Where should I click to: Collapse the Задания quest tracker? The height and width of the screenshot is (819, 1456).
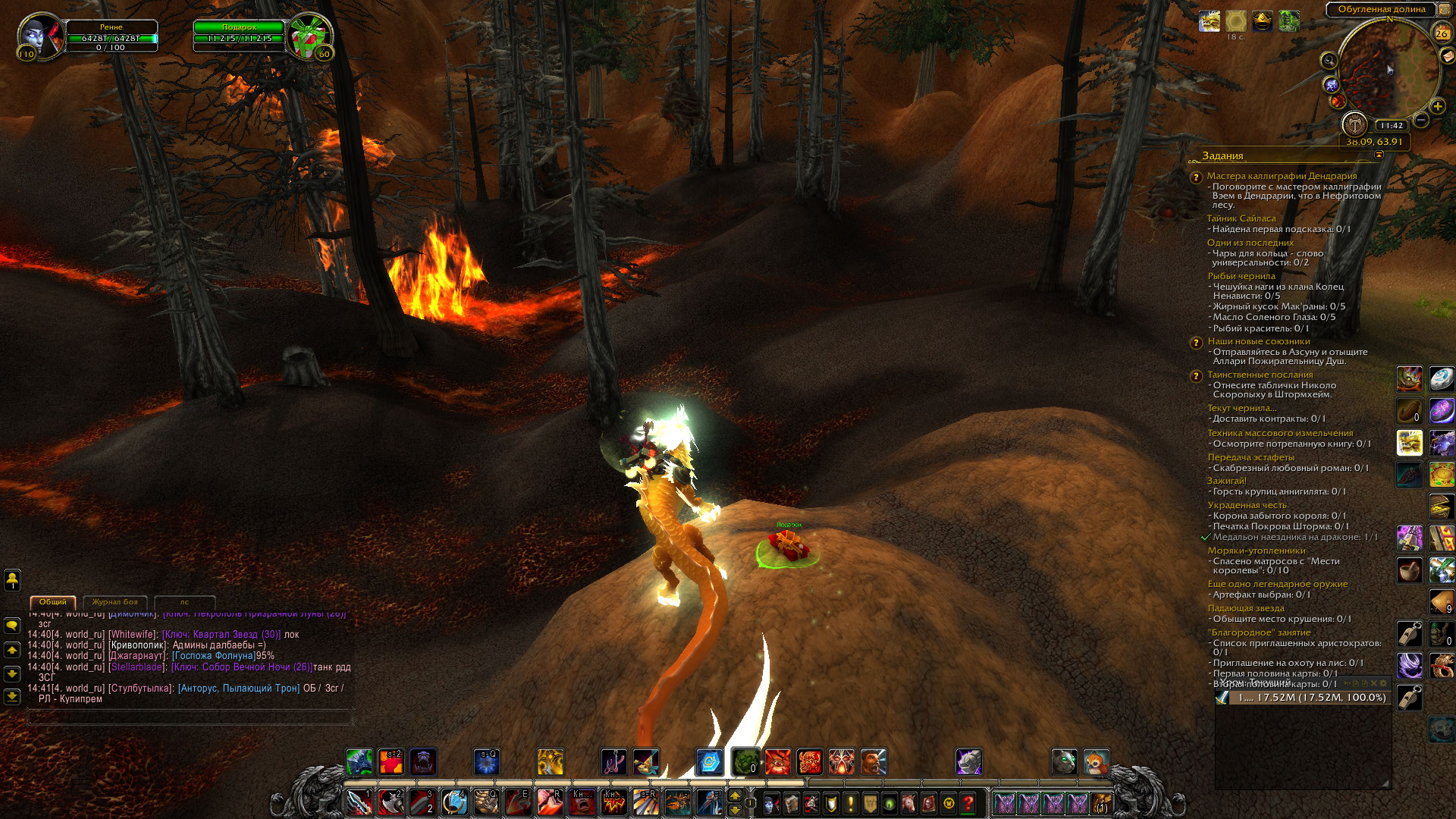click(x=1379, y=155)
